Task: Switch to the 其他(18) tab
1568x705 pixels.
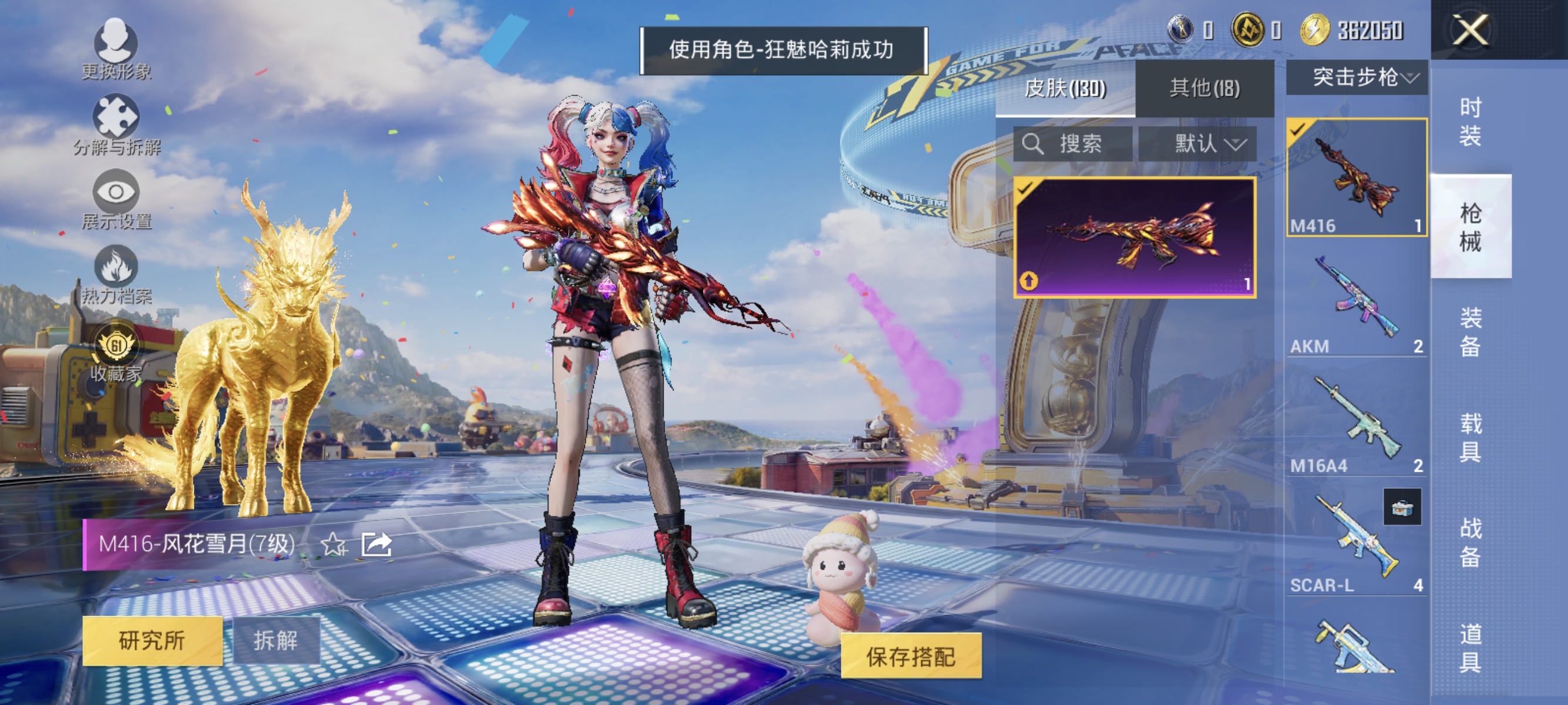Action: [x=1204, y=88]
